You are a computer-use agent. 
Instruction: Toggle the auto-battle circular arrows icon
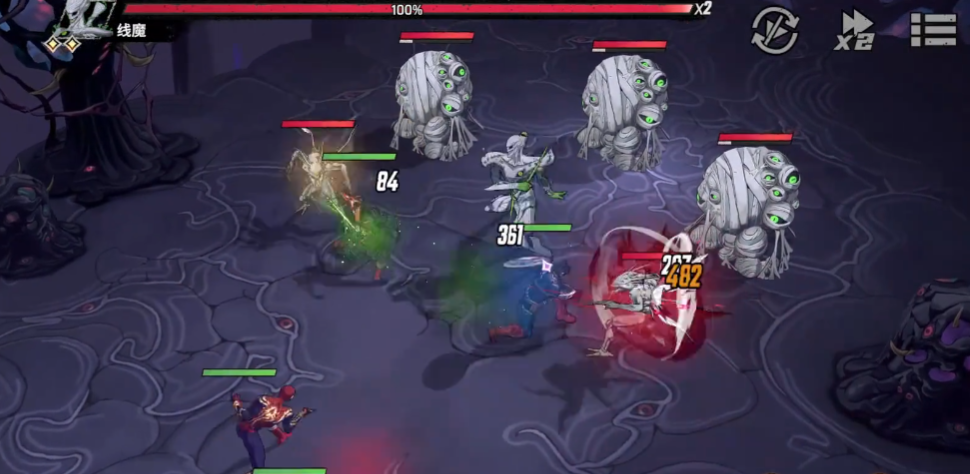(x=775, y=30)
